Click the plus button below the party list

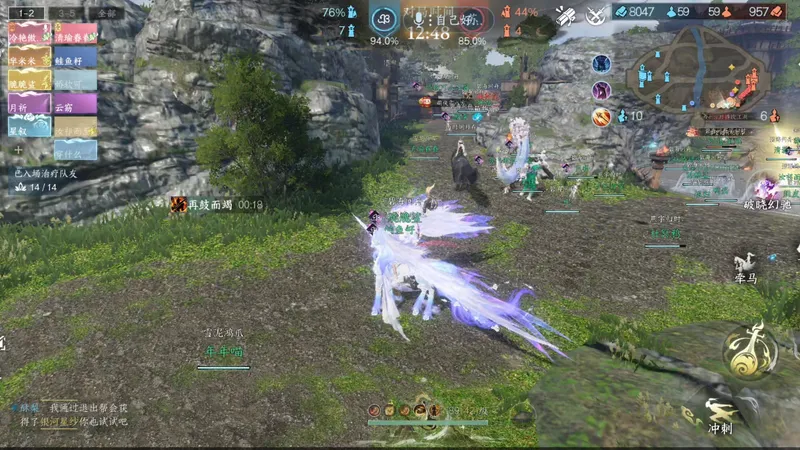tap(17, 150)
